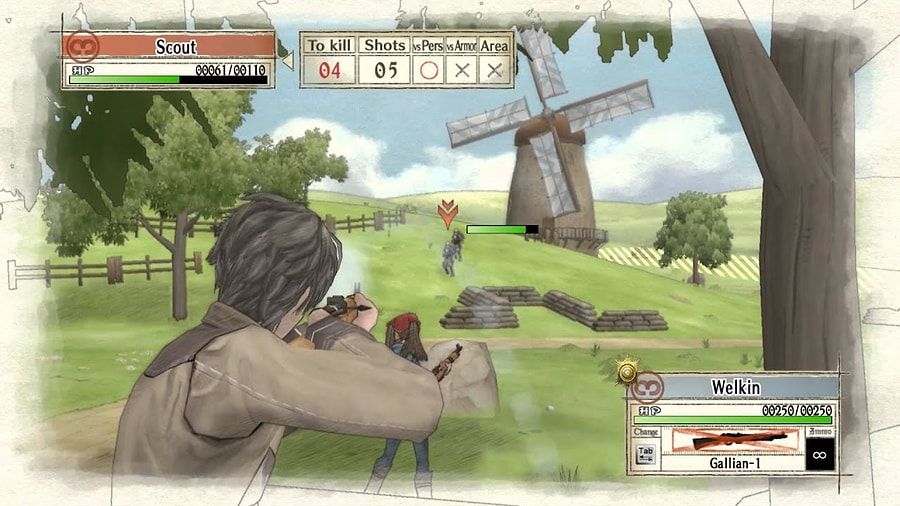Image resolution: width=900 pixels, height=506 pixels.
Task: Click the red target marker above the enemy
Action: (449, 212)
